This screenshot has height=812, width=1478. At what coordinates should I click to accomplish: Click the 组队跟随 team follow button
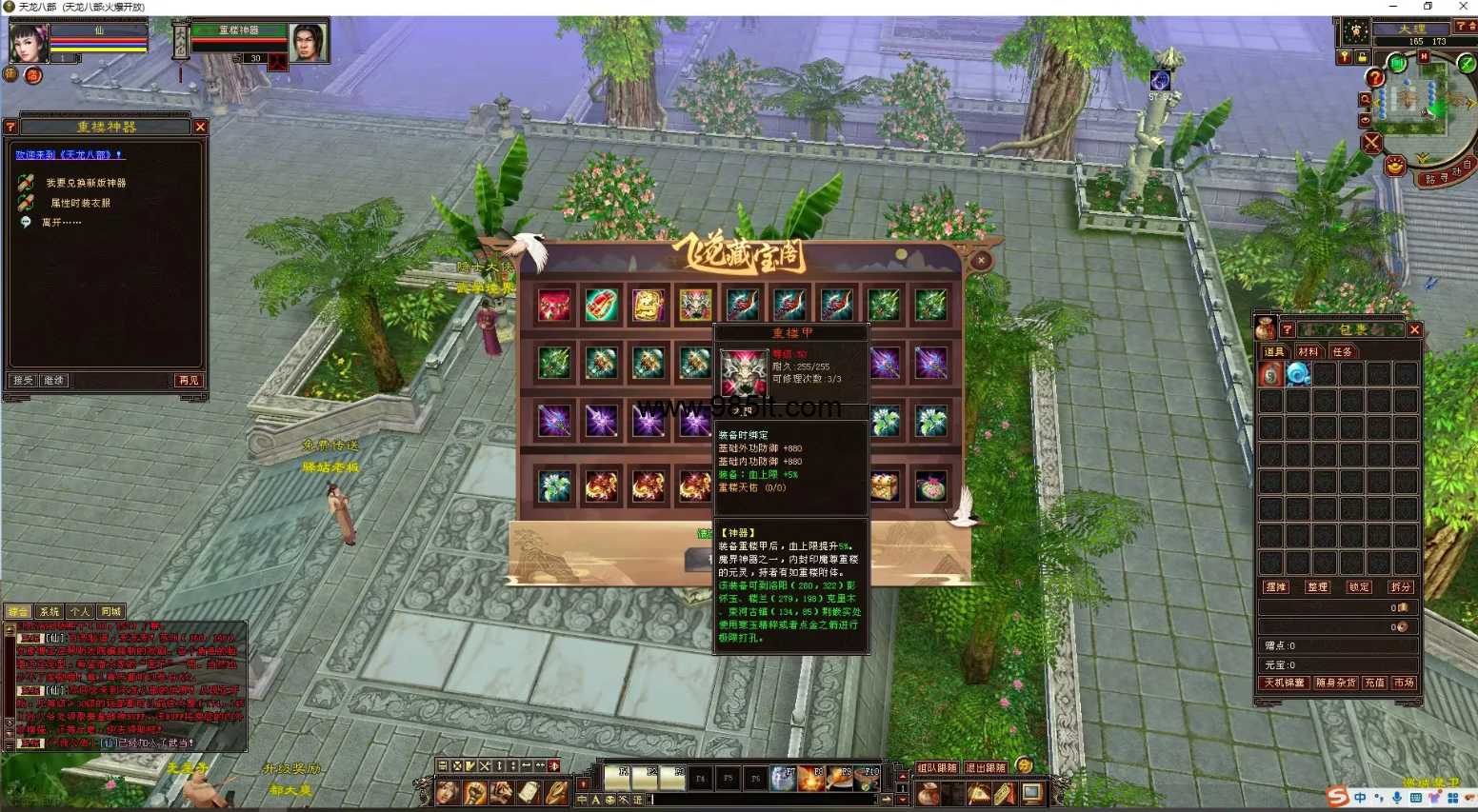[937, 768]
